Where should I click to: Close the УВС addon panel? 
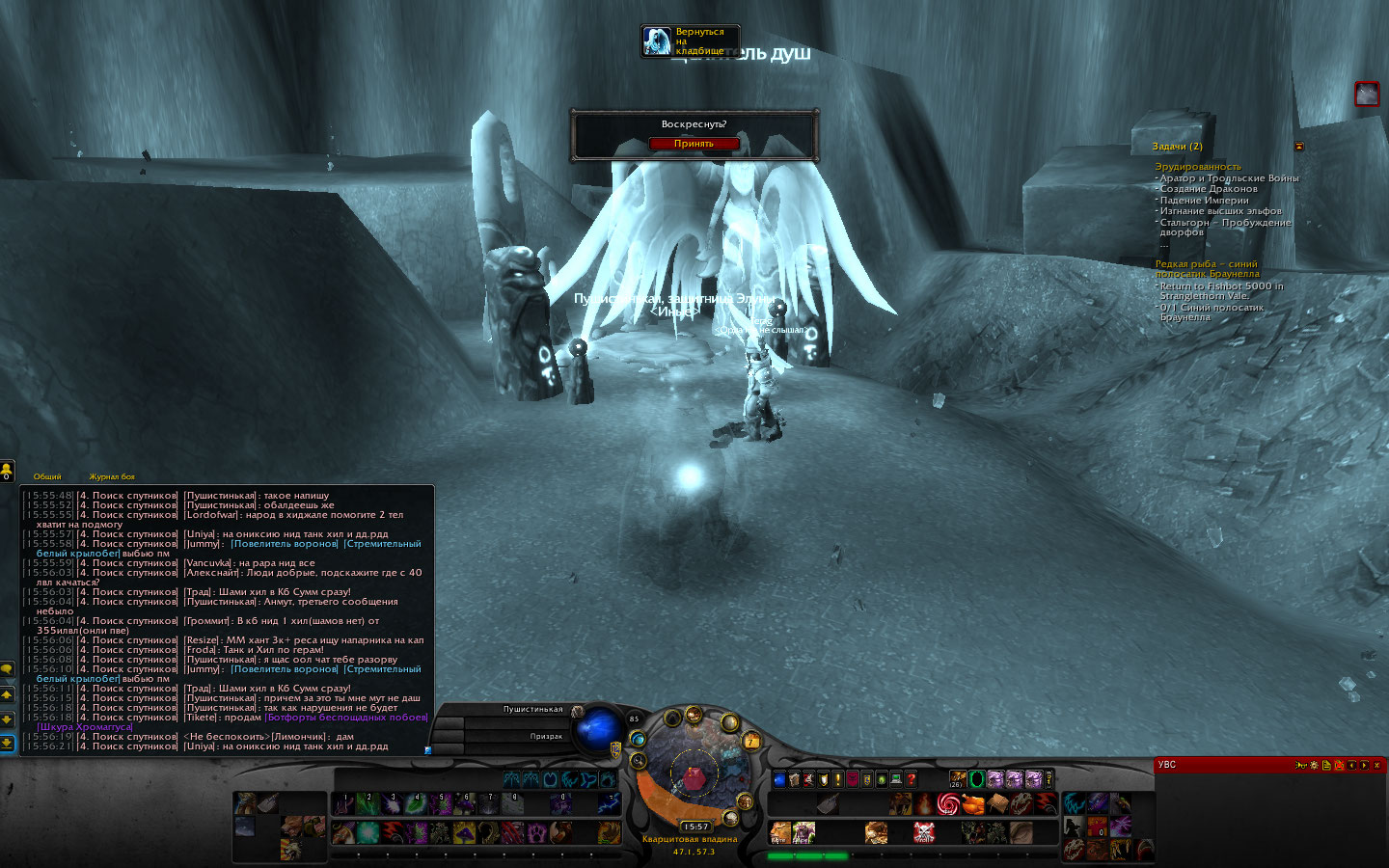pyautogui.click(x=1377, y=765)
